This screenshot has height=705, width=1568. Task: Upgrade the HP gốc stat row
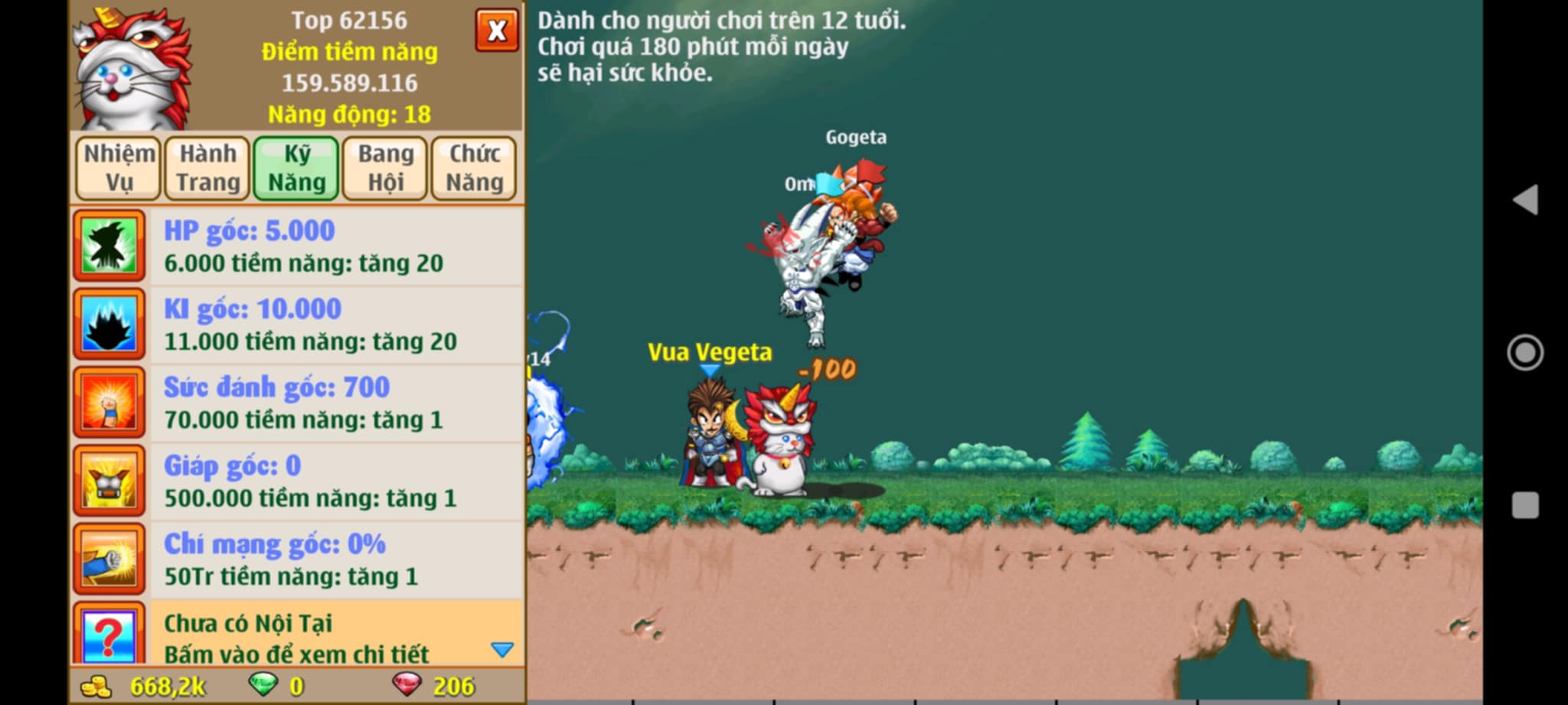(x=299, y=246)
